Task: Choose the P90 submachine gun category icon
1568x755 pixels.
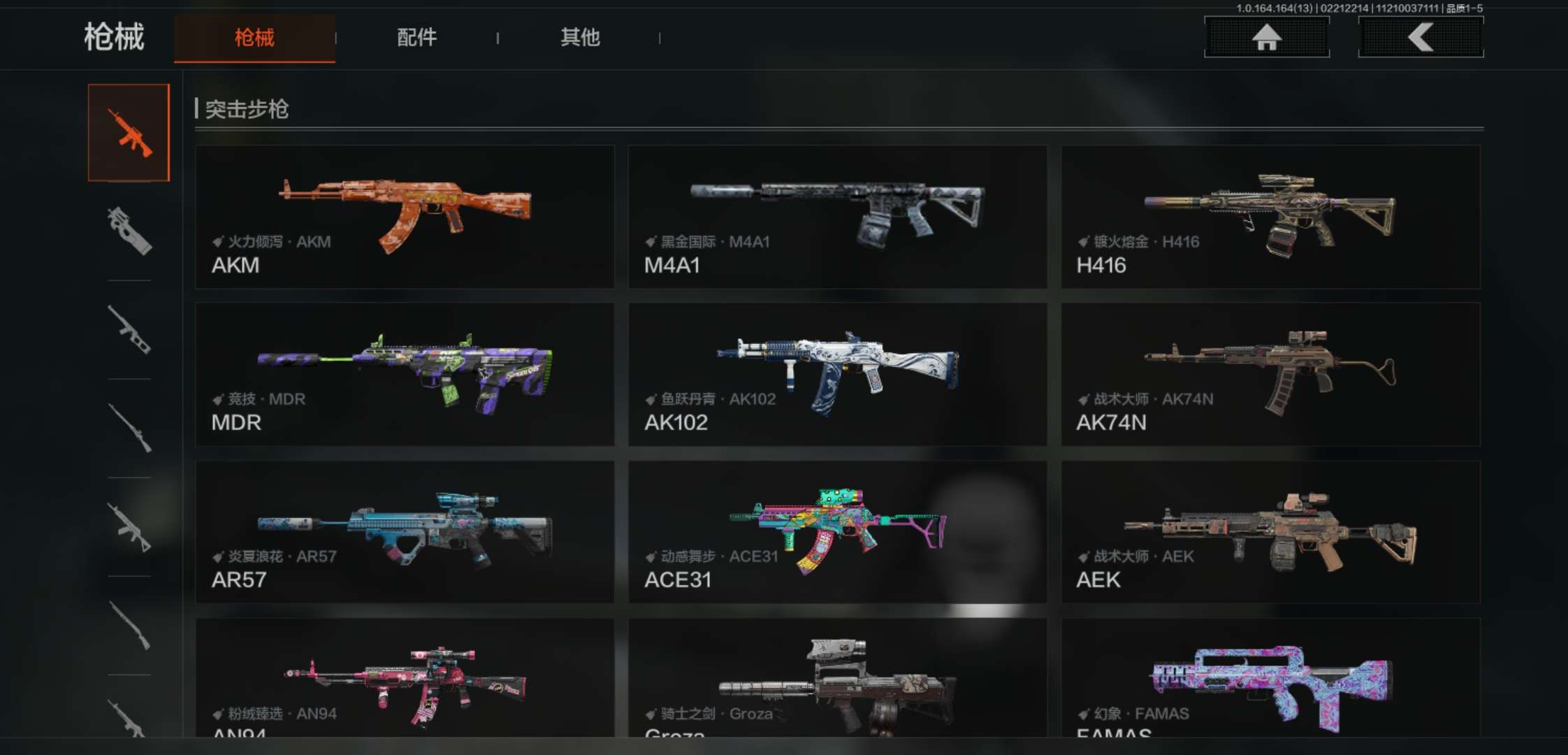Action: pyautogui.click(x=129, y=231)
